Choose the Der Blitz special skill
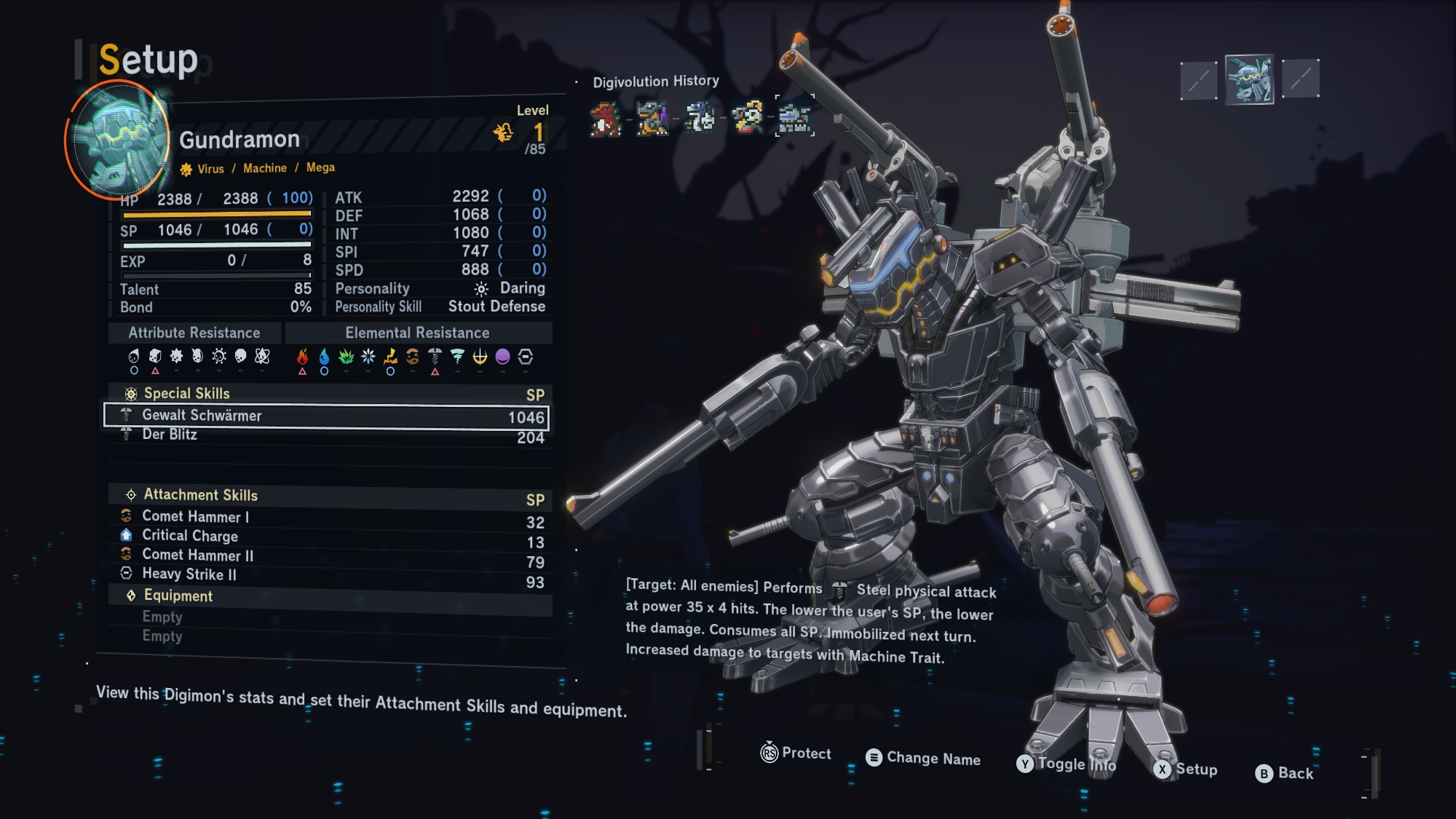 (326, 435)
